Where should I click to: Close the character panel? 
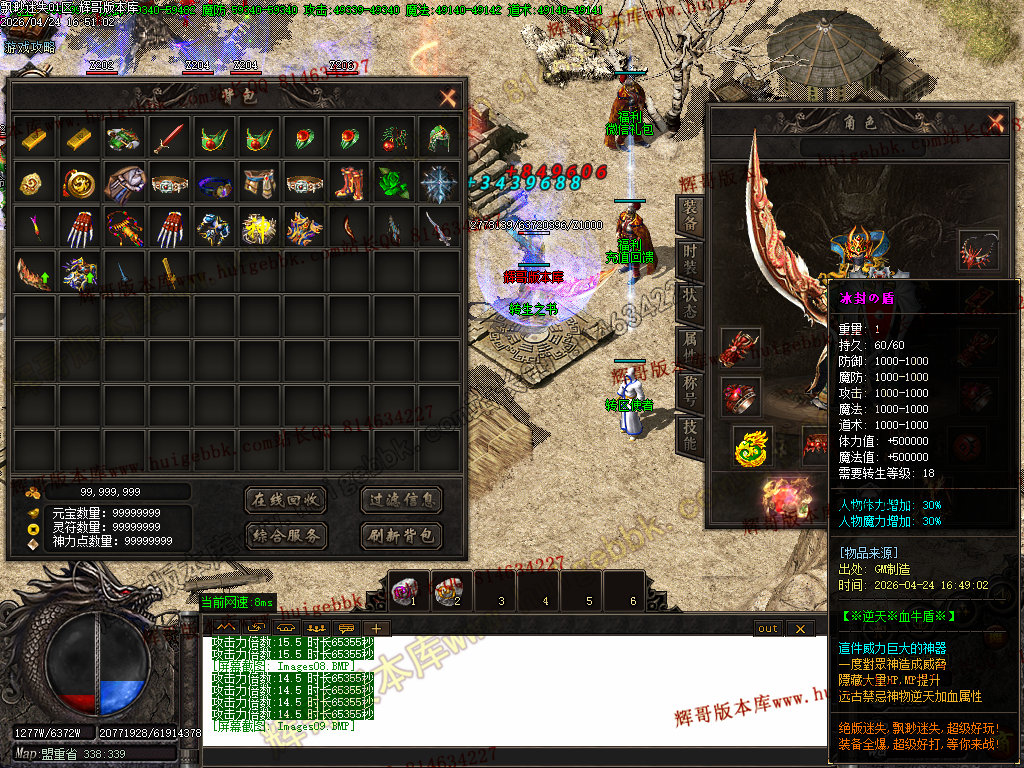point(995,122)
